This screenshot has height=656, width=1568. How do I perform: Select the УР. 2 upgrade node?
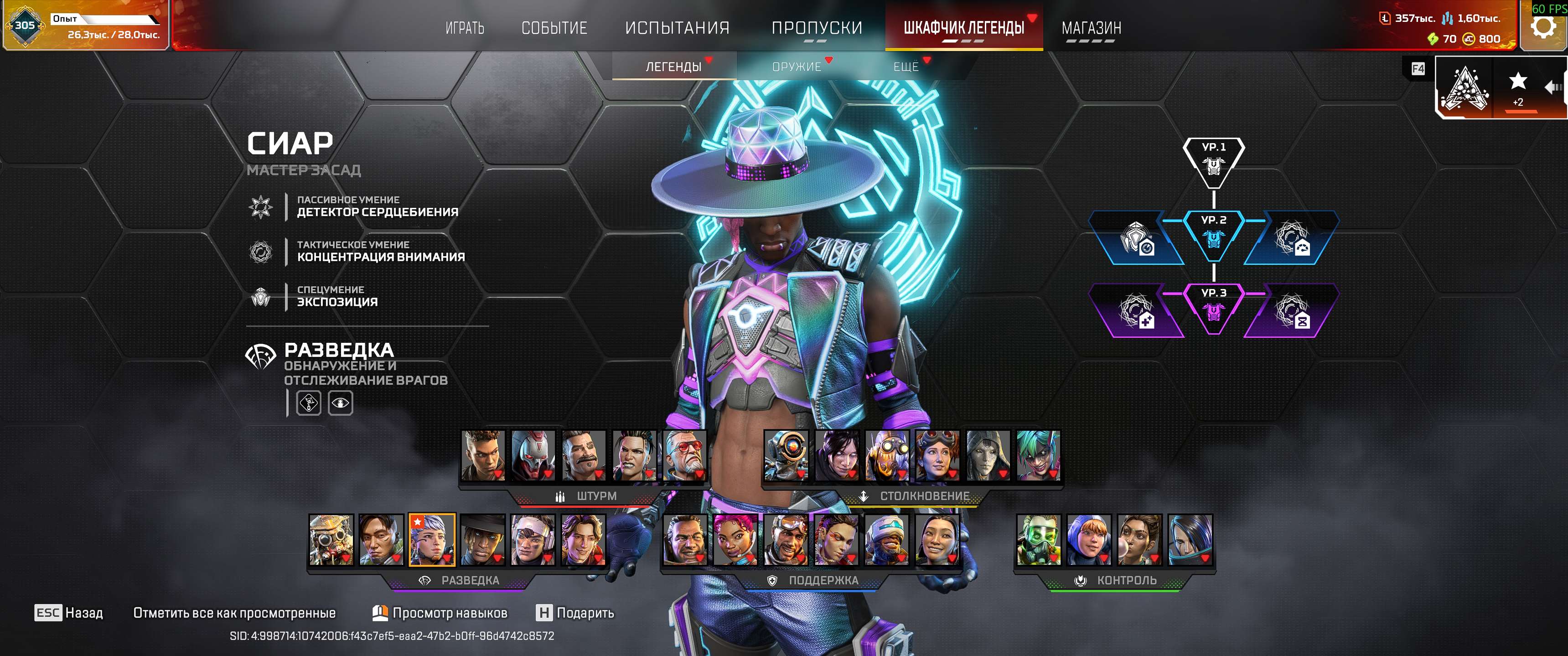coord(1213,234)
